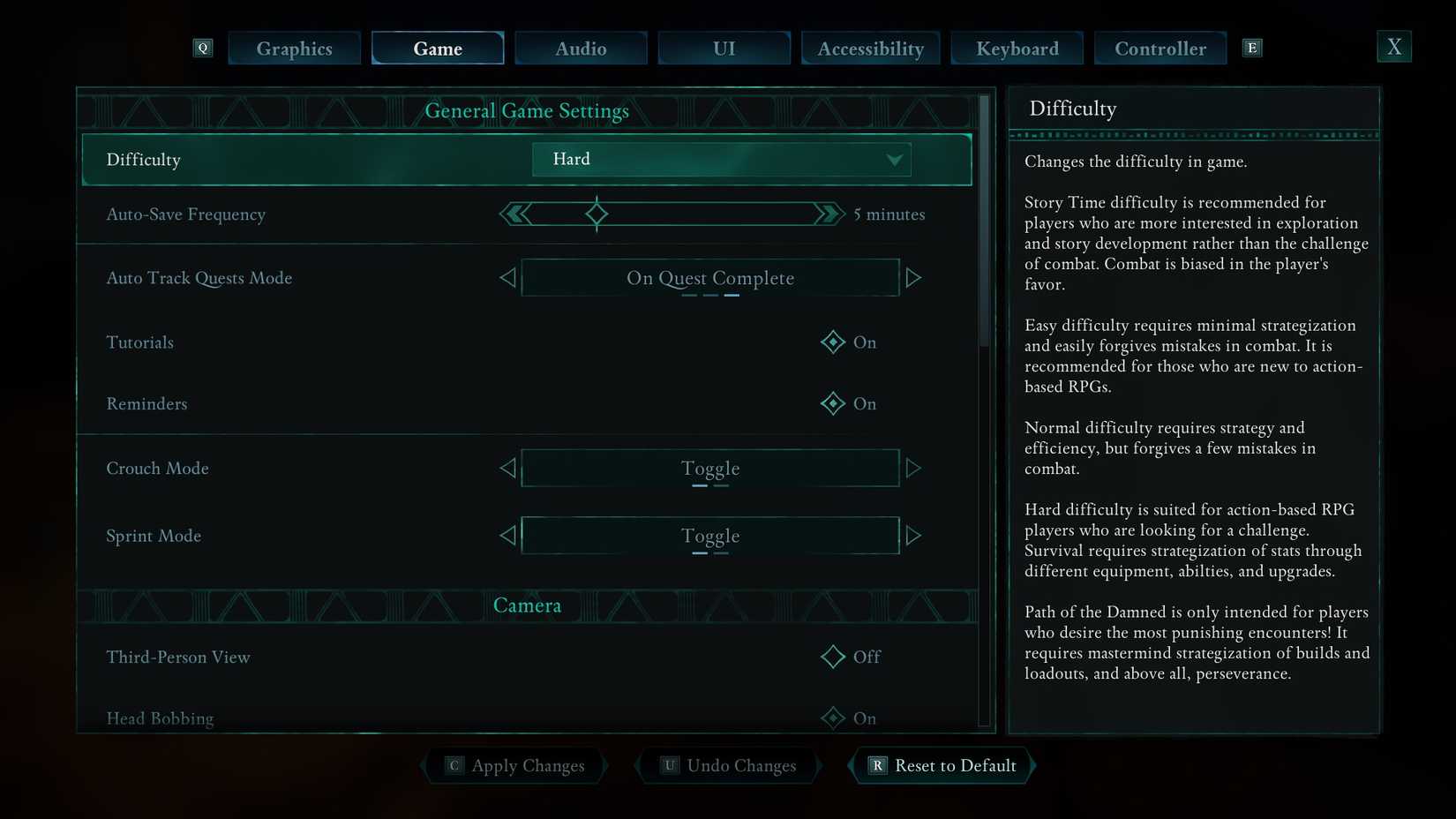Reset all settings to default
Image resolution: width=1456 pixels, height=819 pixels.
click(942, 765)
